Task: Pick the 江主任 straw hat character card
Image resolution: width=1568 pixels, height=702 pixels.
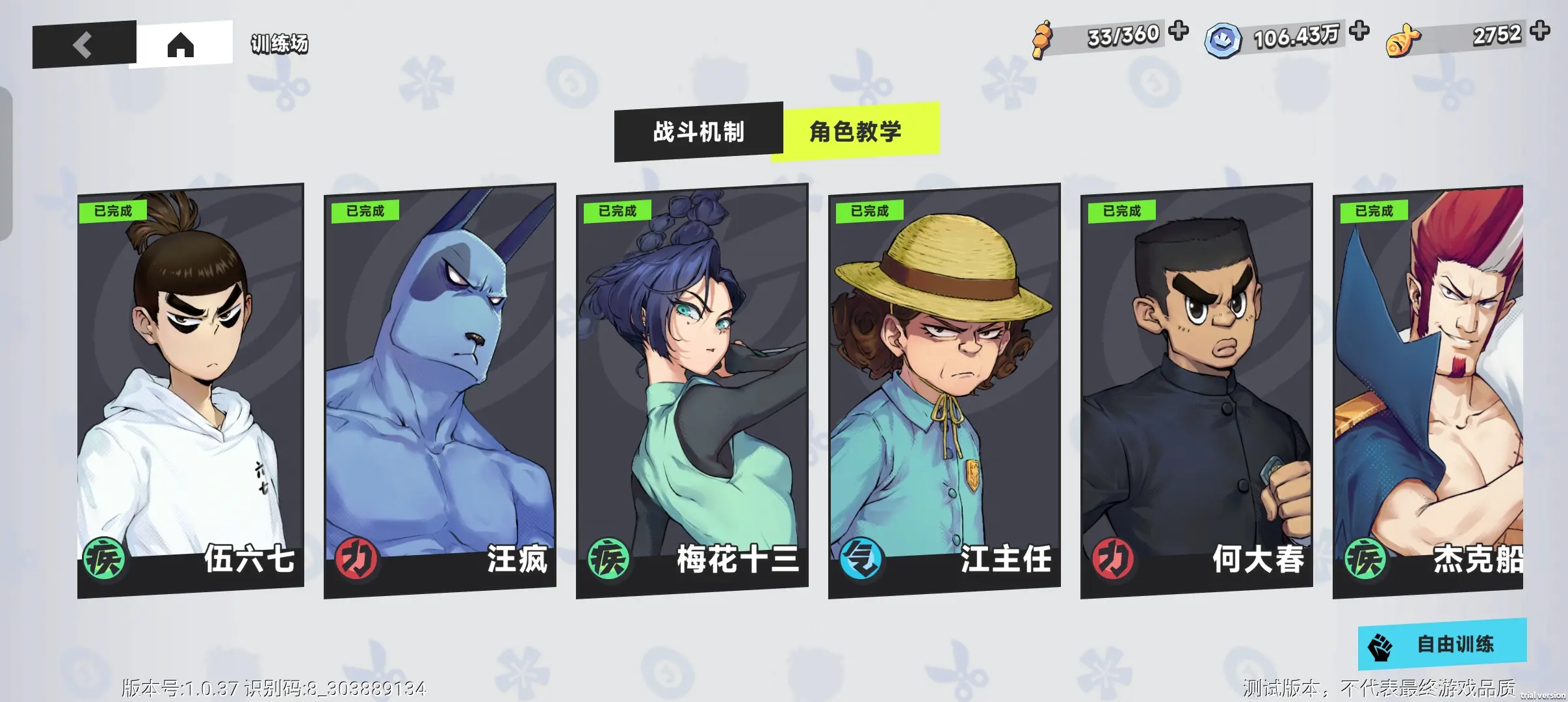Action: coord(944,390)
